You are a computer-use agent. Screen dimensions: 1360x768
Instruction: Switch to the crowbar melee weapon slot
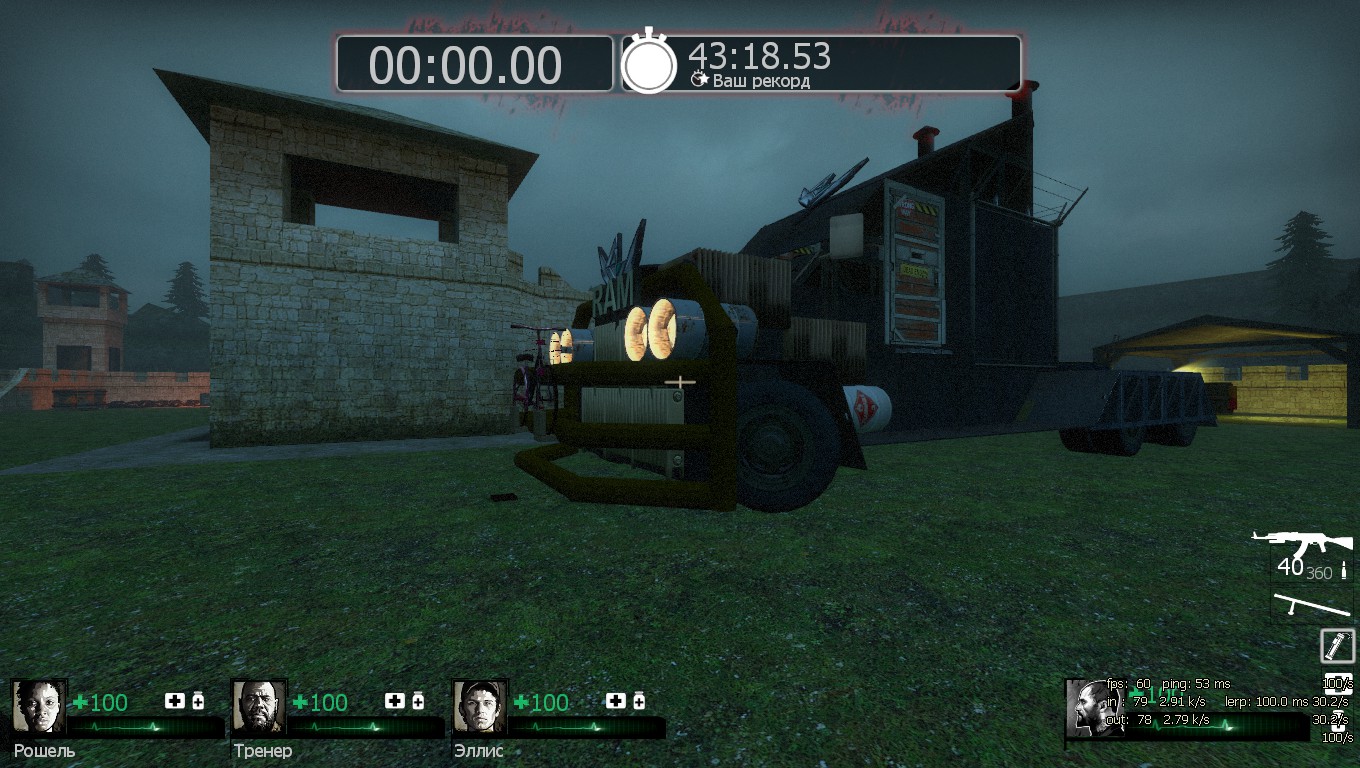(x=1312, y=604)
